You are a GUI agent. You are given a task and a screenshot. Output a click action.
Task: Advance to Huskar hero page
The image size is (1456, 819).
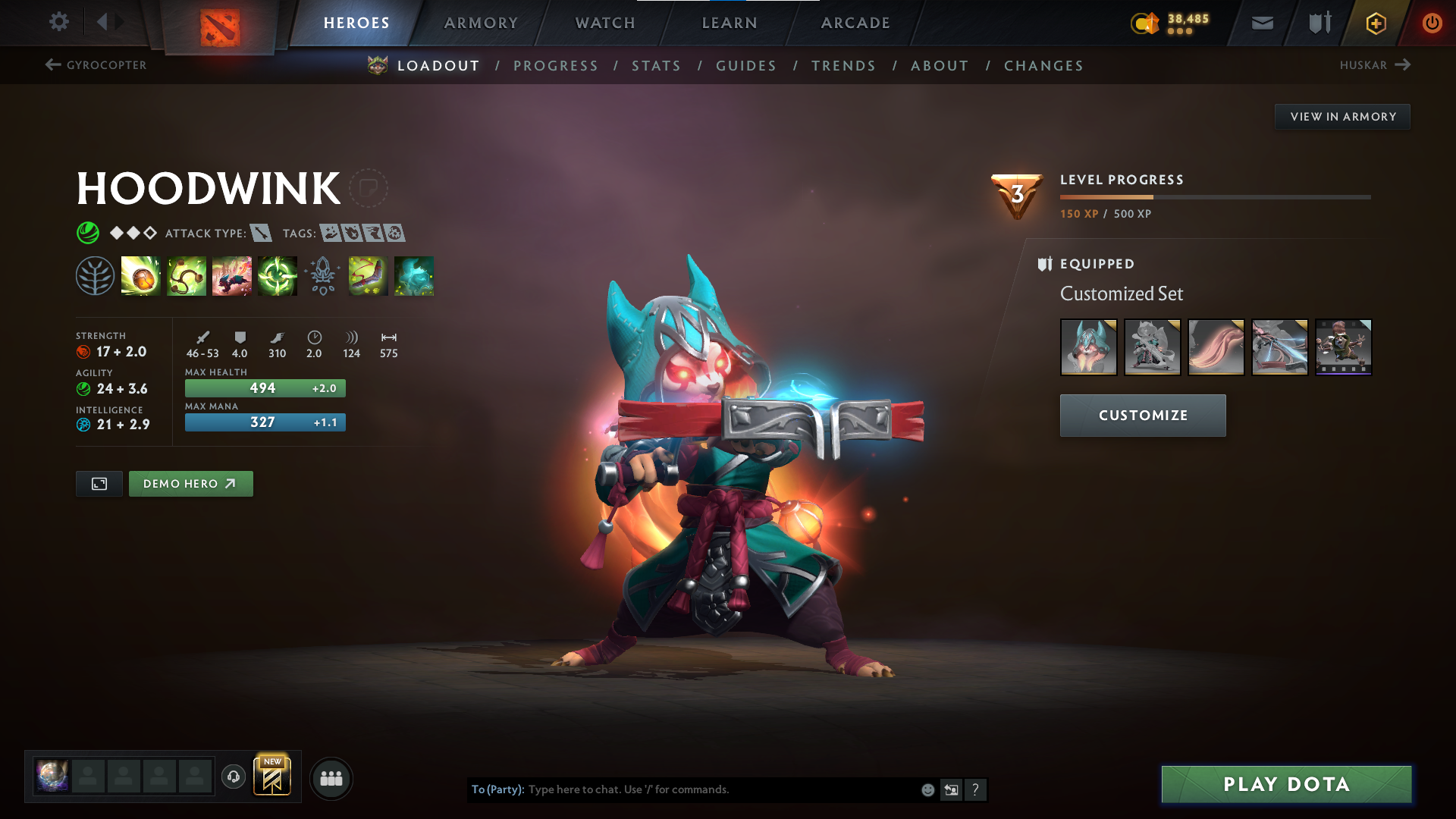(1375, 65)
